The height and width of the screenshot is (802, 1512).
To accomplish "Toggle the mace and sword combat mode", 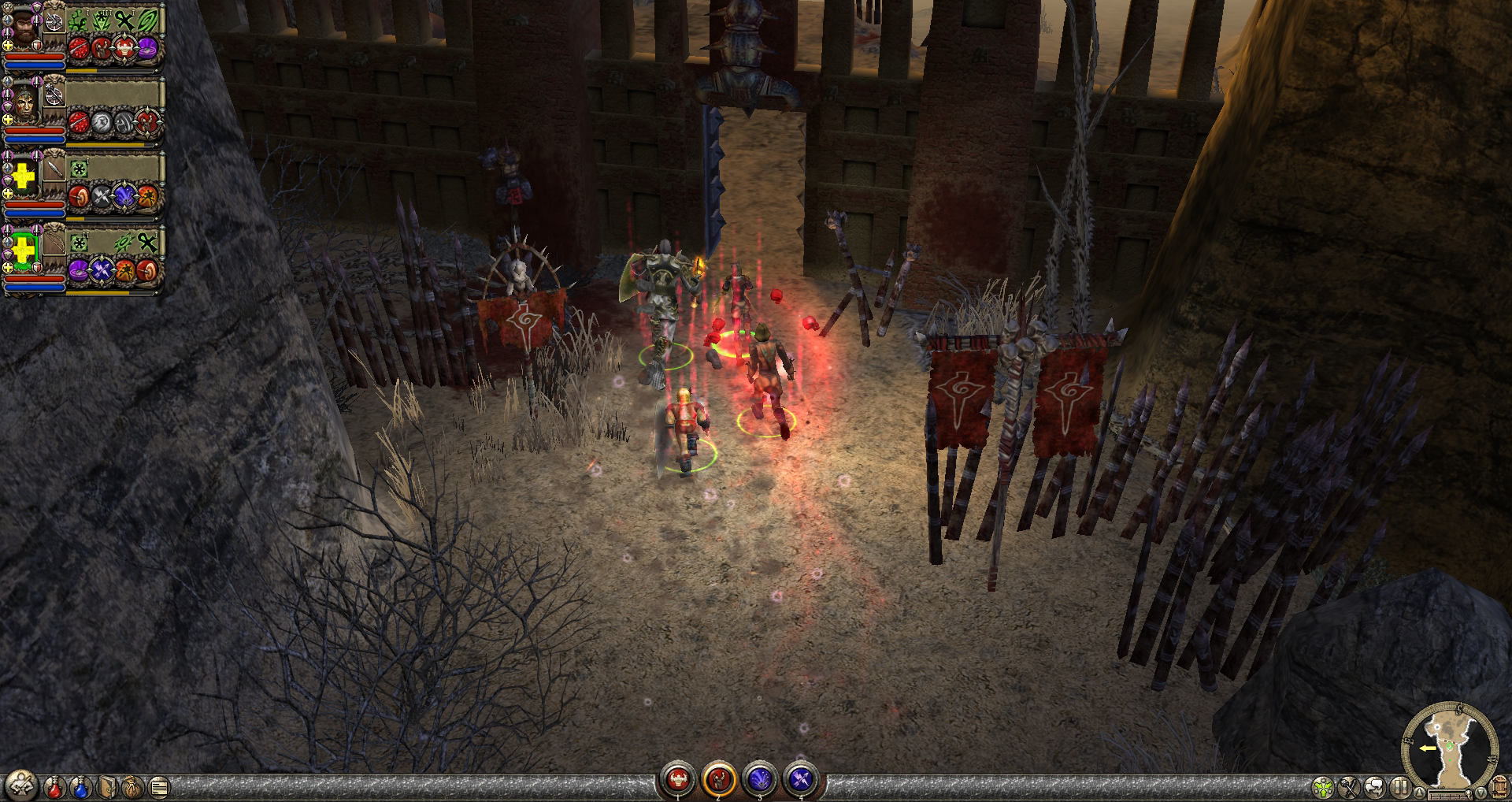I will tap(1350, 787).
